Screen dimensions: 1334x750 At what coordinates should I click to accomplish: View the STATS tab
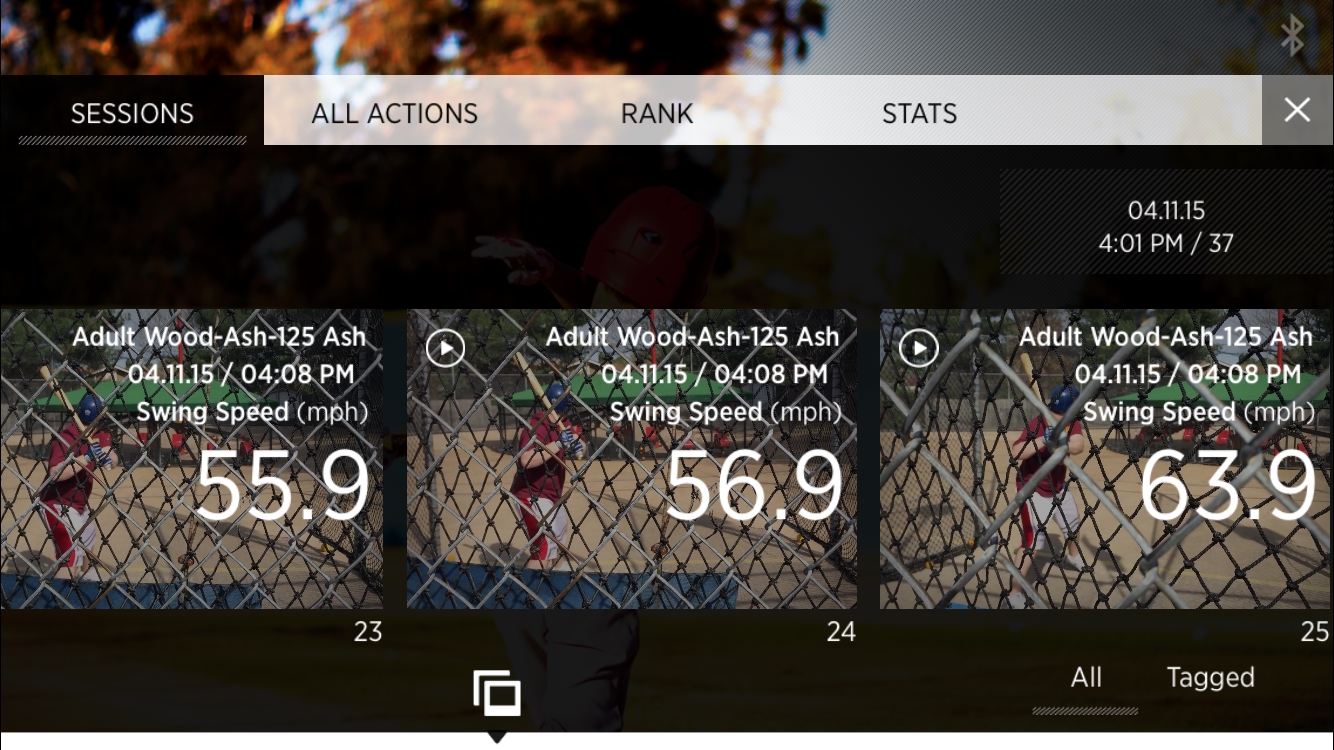pos(919,113)
